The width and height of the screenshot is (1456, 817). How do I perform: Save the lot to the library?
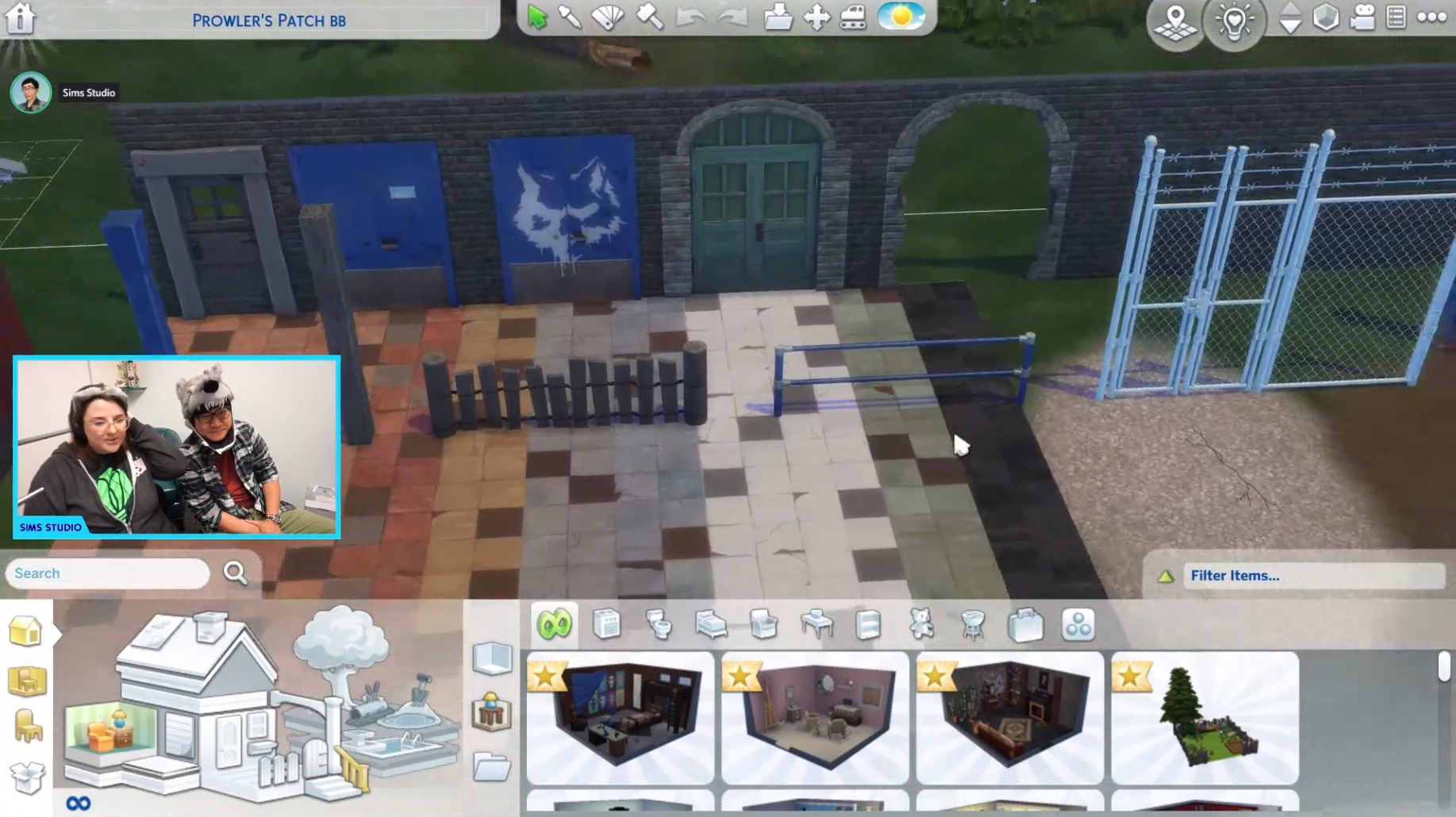(x=778, y=17)
